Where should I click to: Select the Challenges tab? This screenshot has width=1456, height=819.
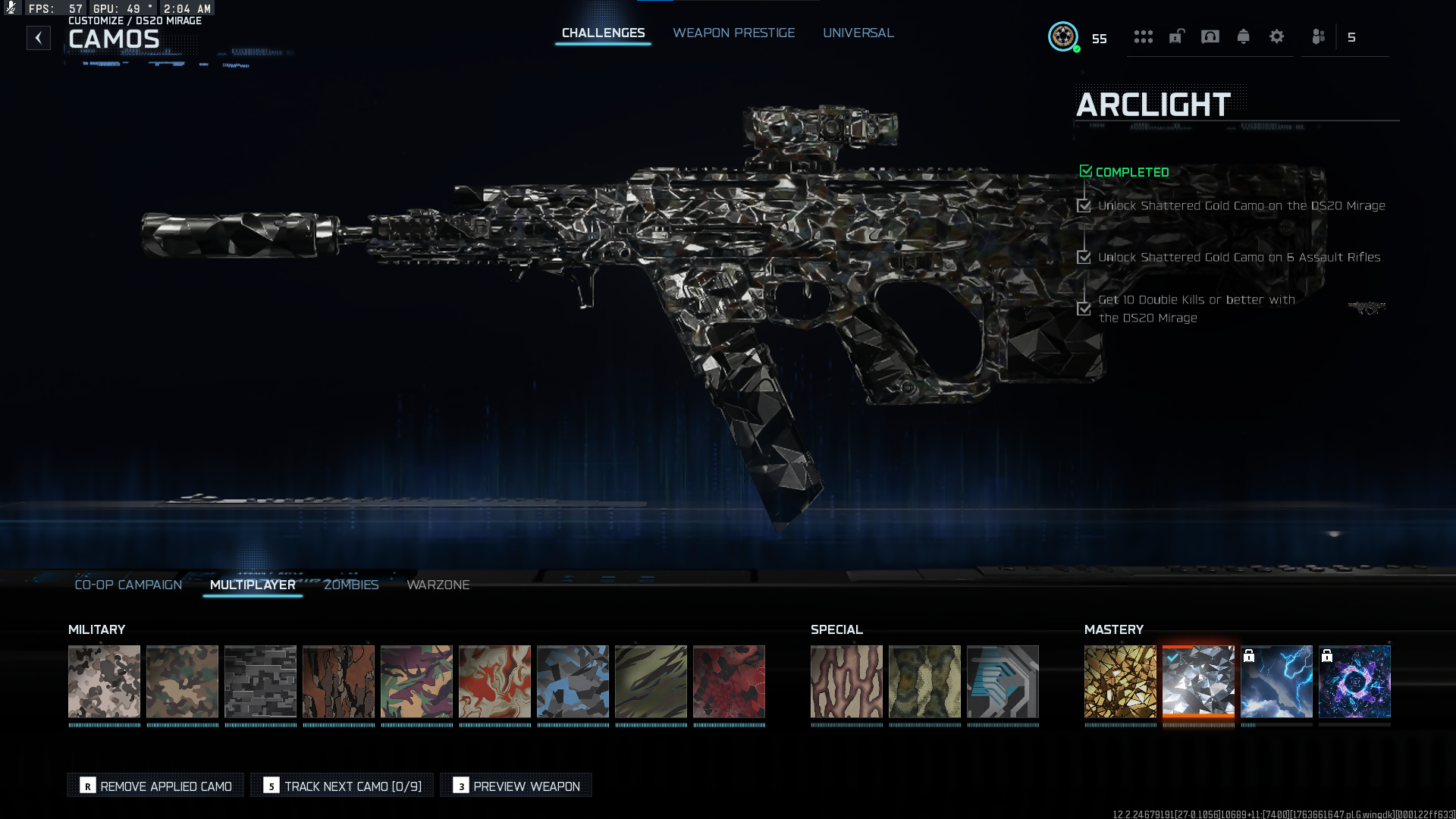(603, 33)
